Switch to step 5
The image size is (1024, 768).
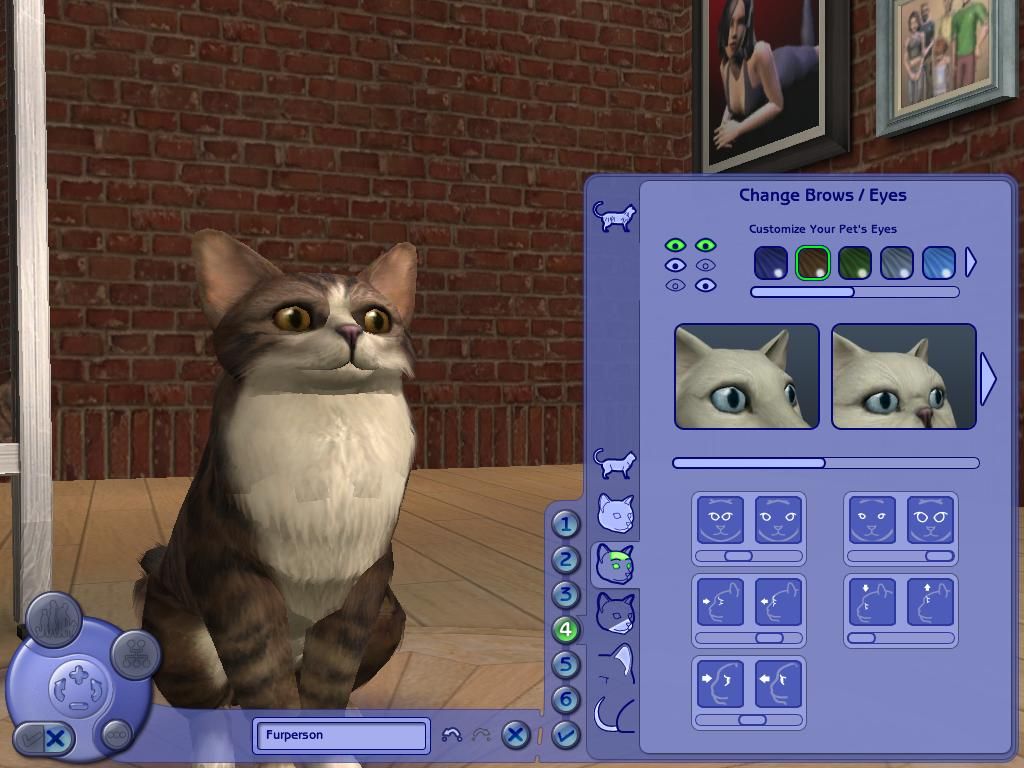[565, 665]
